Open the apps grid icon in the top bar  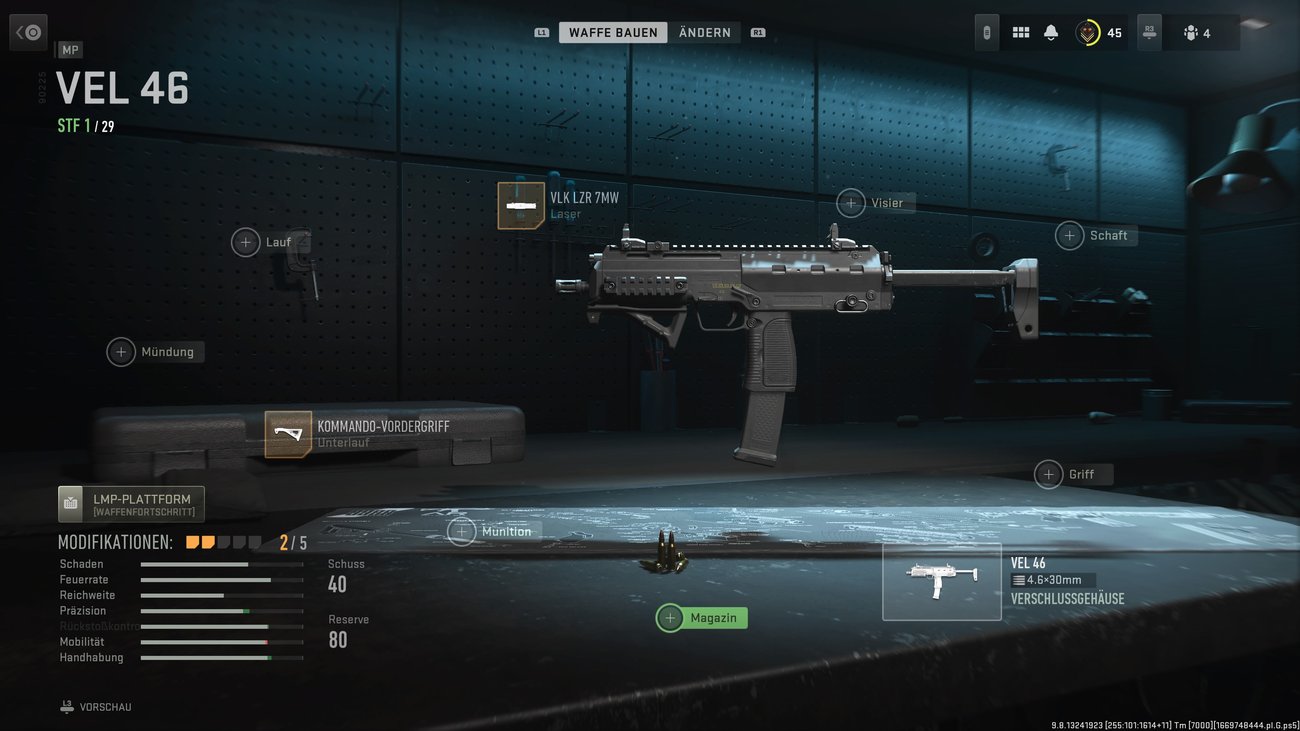pos(1020,31)
